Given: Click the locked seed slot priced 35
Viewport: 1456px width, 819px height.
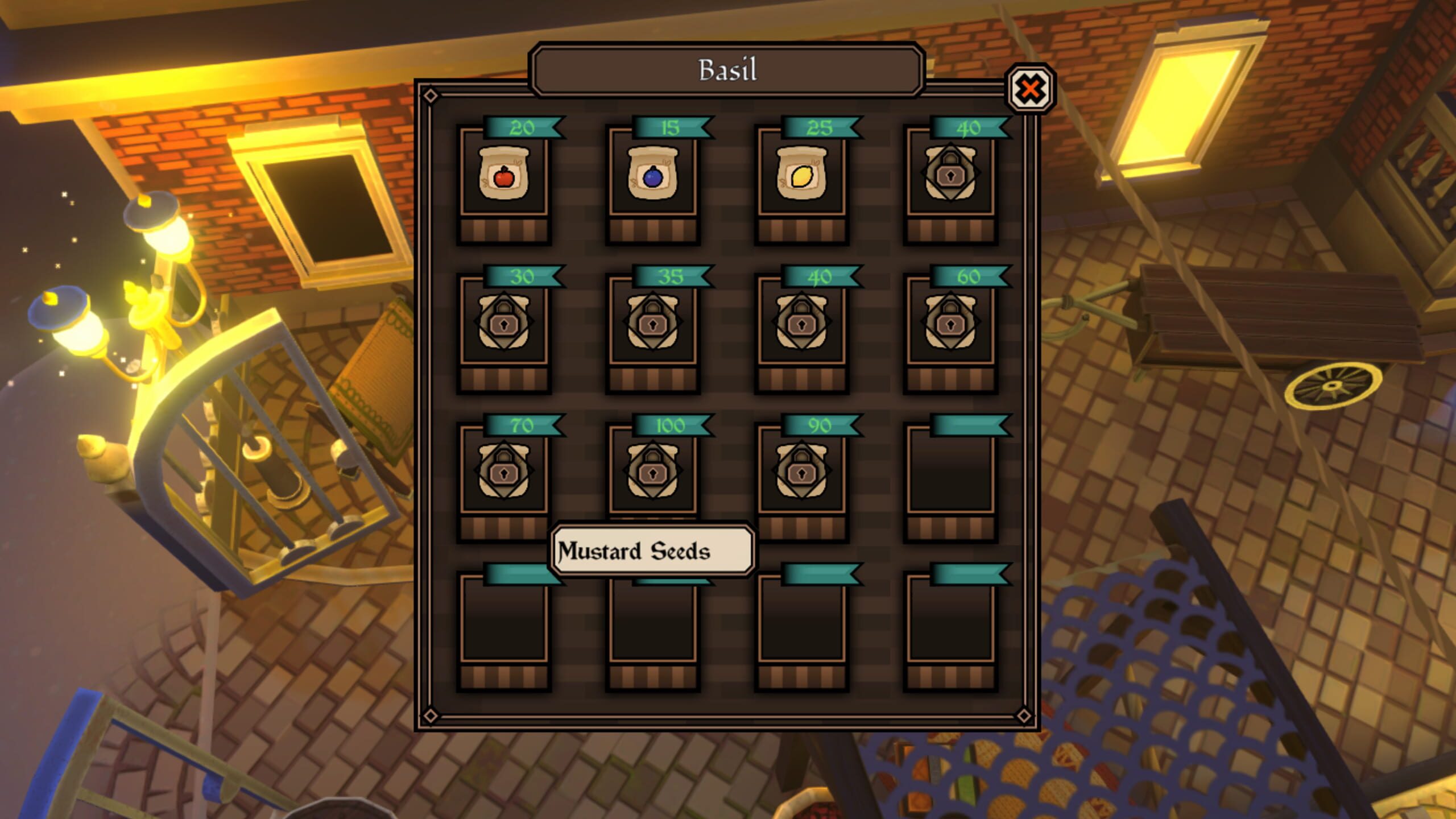Looking at the screenshot, I should [652, 323].
